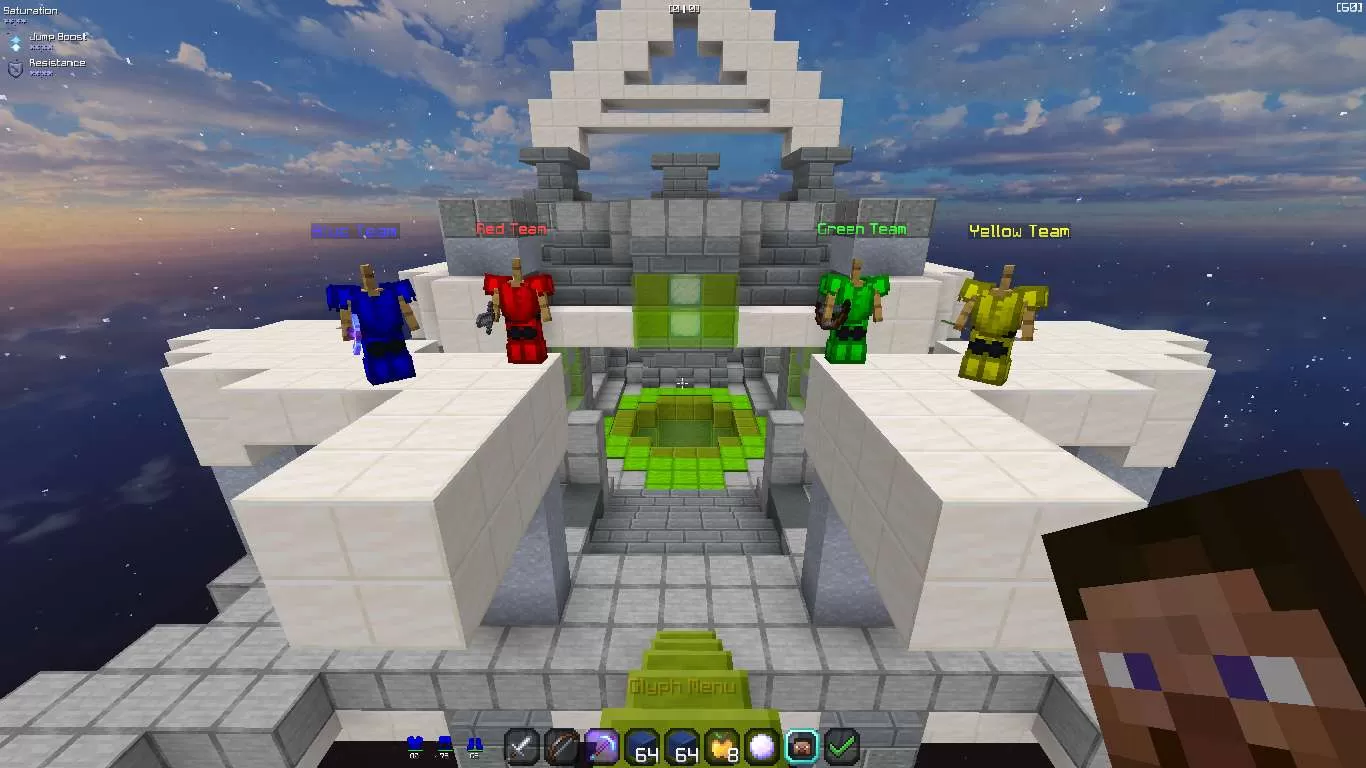This screenshot has width=1366, height=768.
Task: Click the player head hotbar slot
Action: 802,746
